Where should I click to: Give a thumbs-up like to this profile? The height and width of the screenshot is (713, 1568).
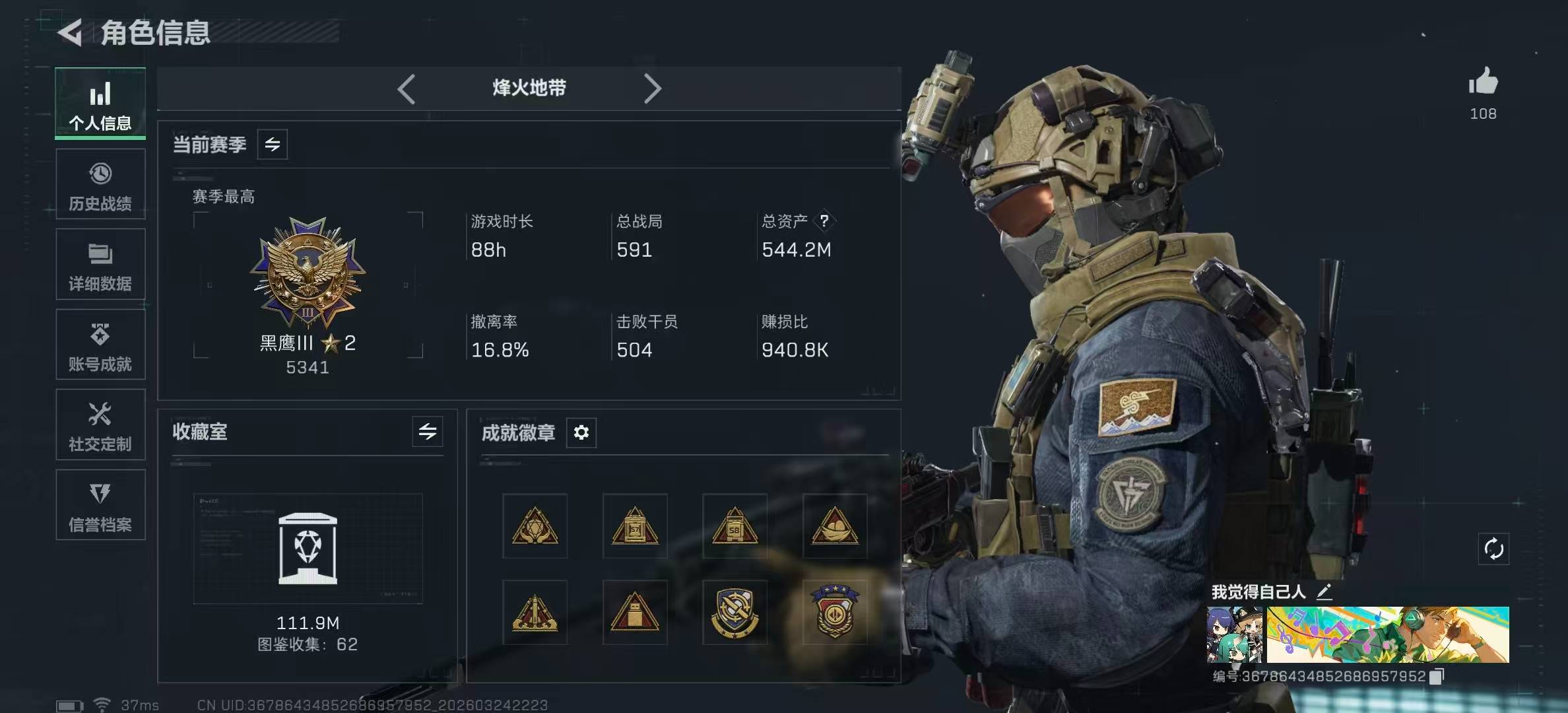pos(1483,83)
